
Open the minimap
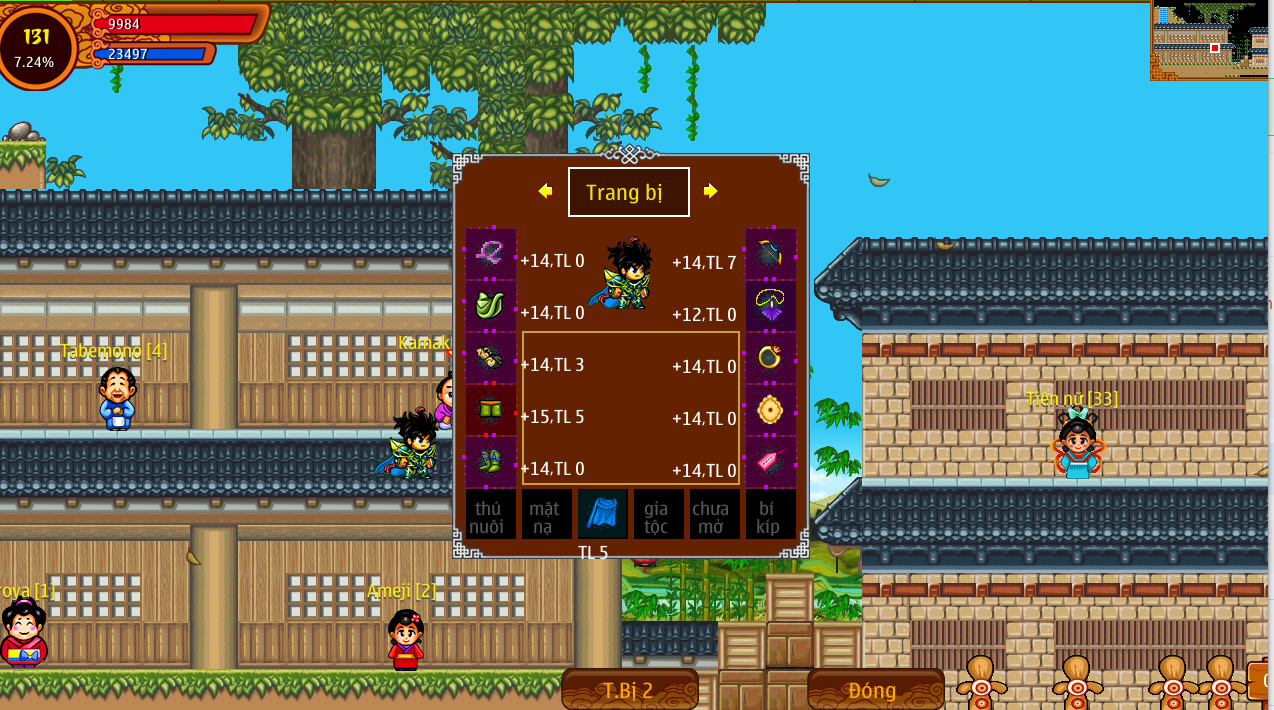coord(1210,40)
